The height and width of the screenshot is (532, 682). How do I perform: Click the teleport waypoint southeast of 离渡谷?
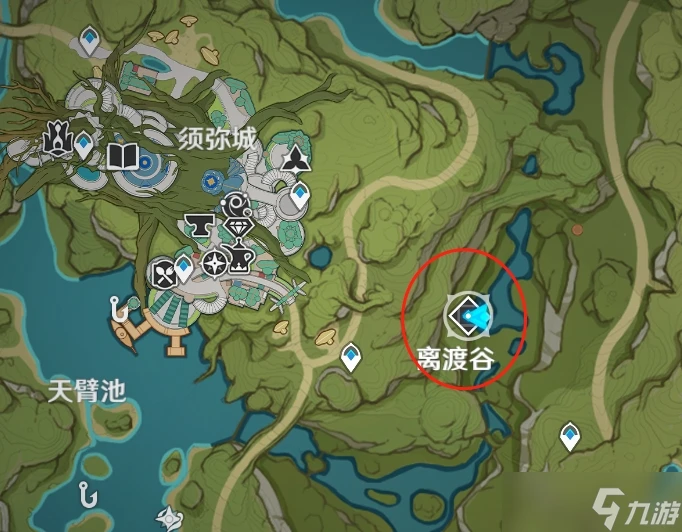(x=569, y=435)
